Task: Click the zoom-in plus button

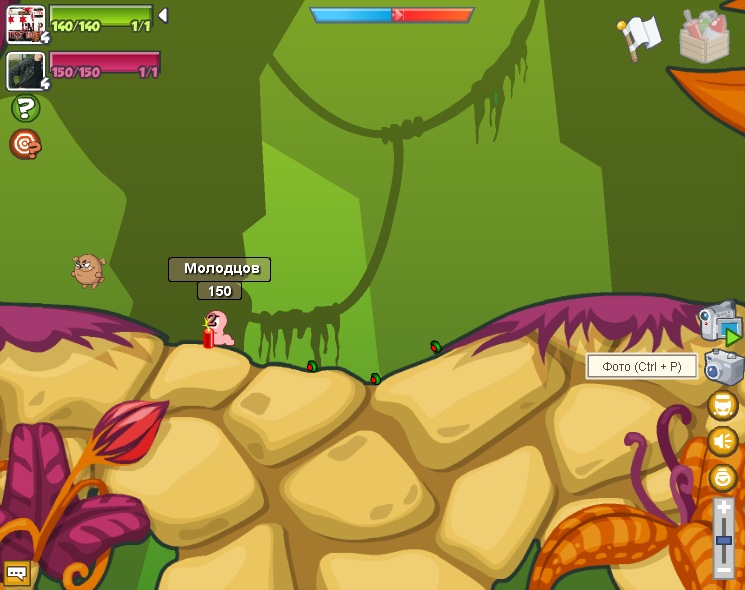Action: (723, 508)
